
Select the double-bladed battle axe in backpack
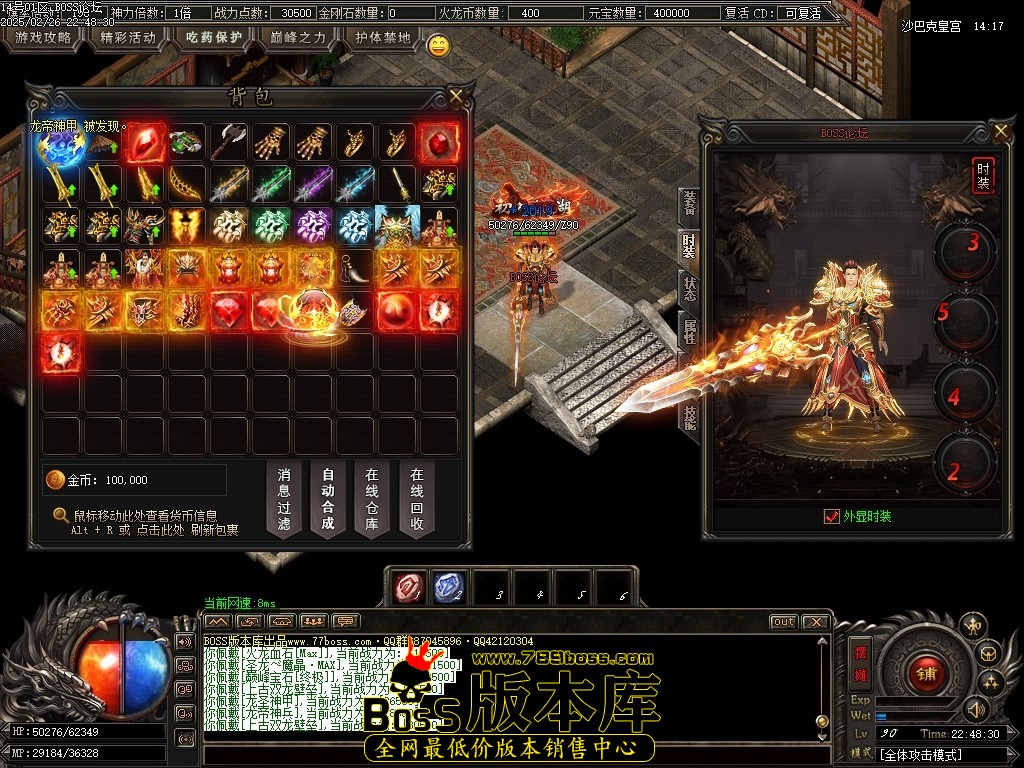pyautogui.click(x=229, y=142)
